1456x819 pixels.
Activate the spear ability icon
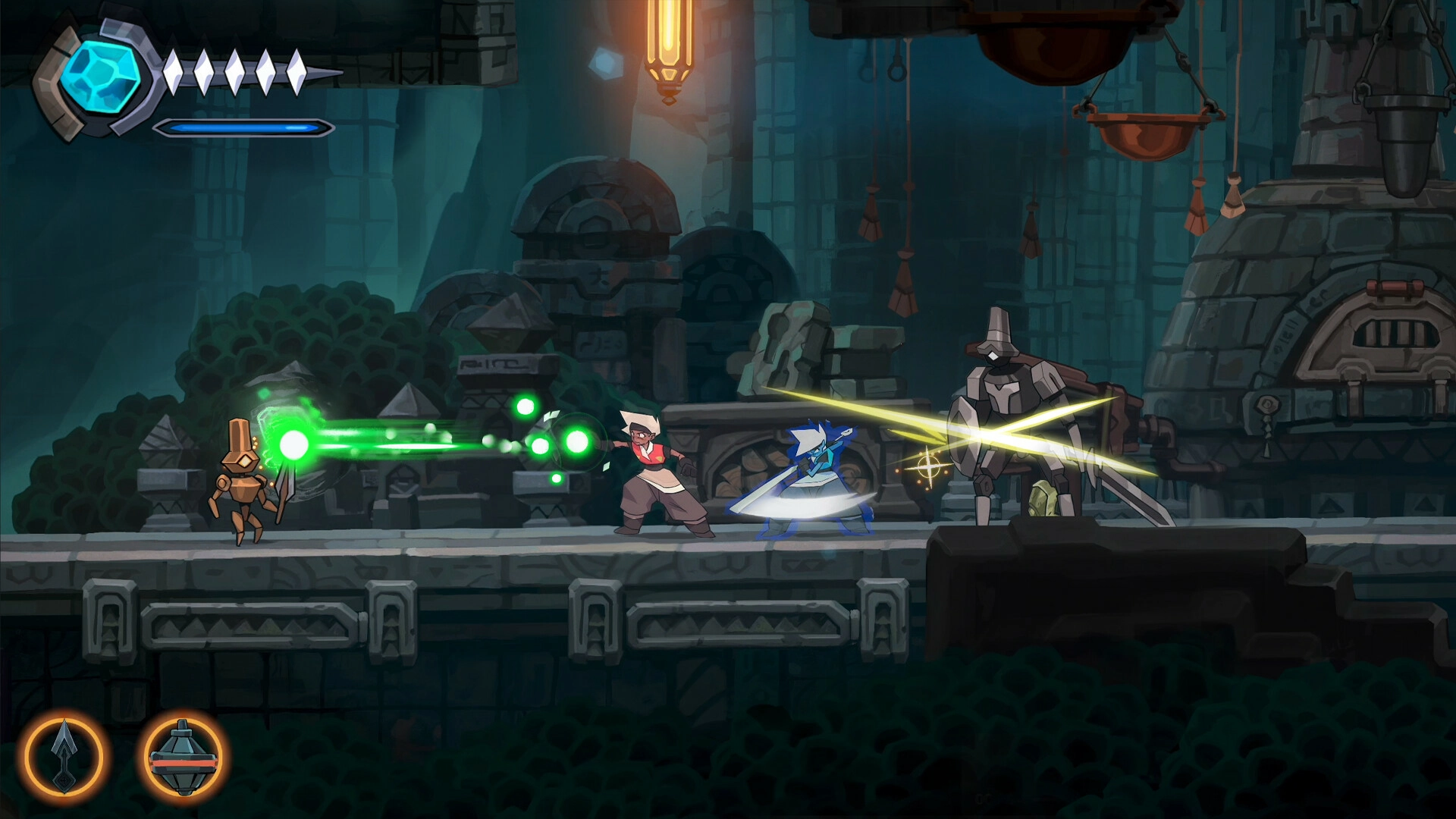point(64,757)
